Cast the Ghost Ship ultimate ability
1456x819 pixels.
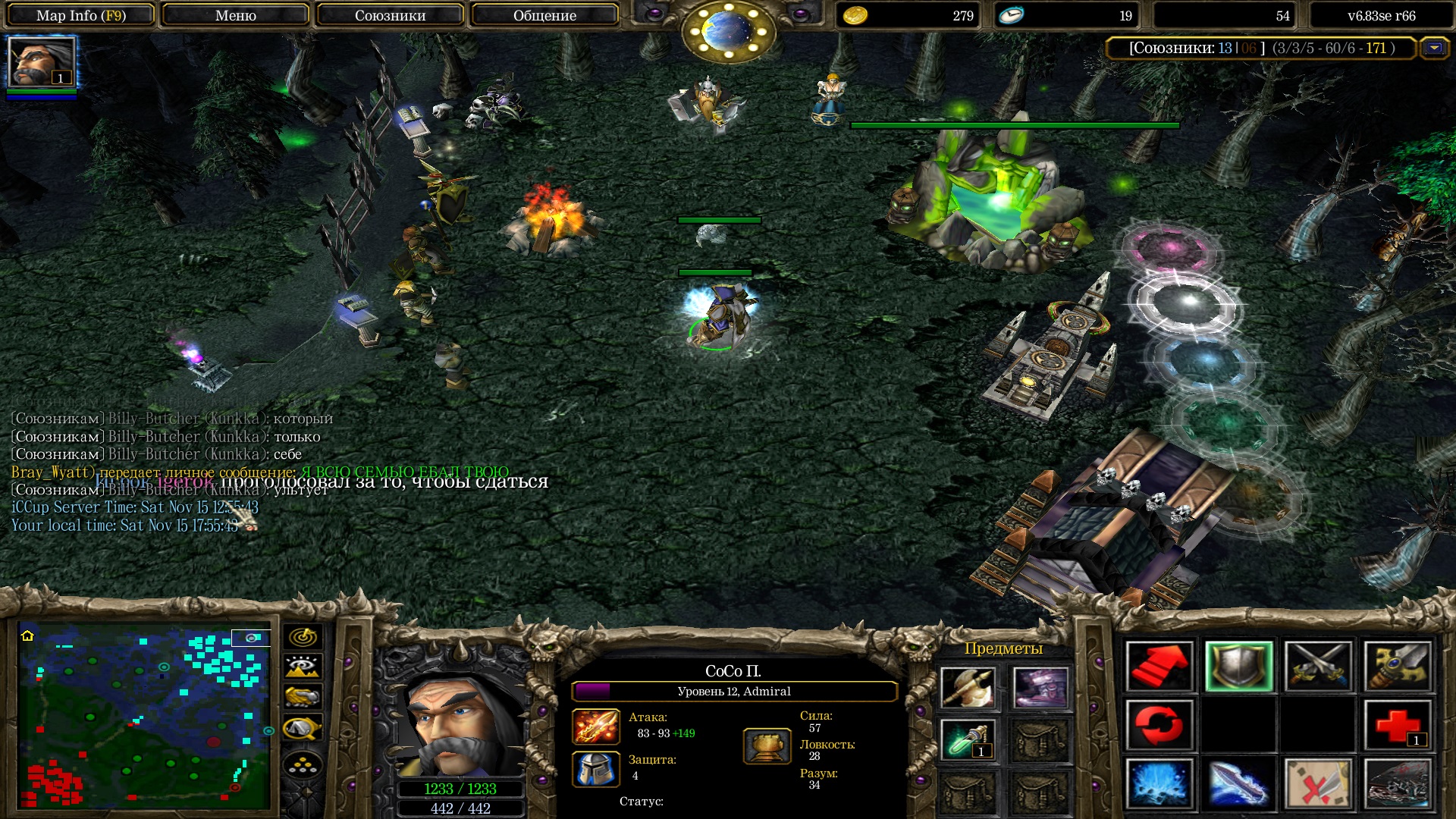pos(1398,783)
